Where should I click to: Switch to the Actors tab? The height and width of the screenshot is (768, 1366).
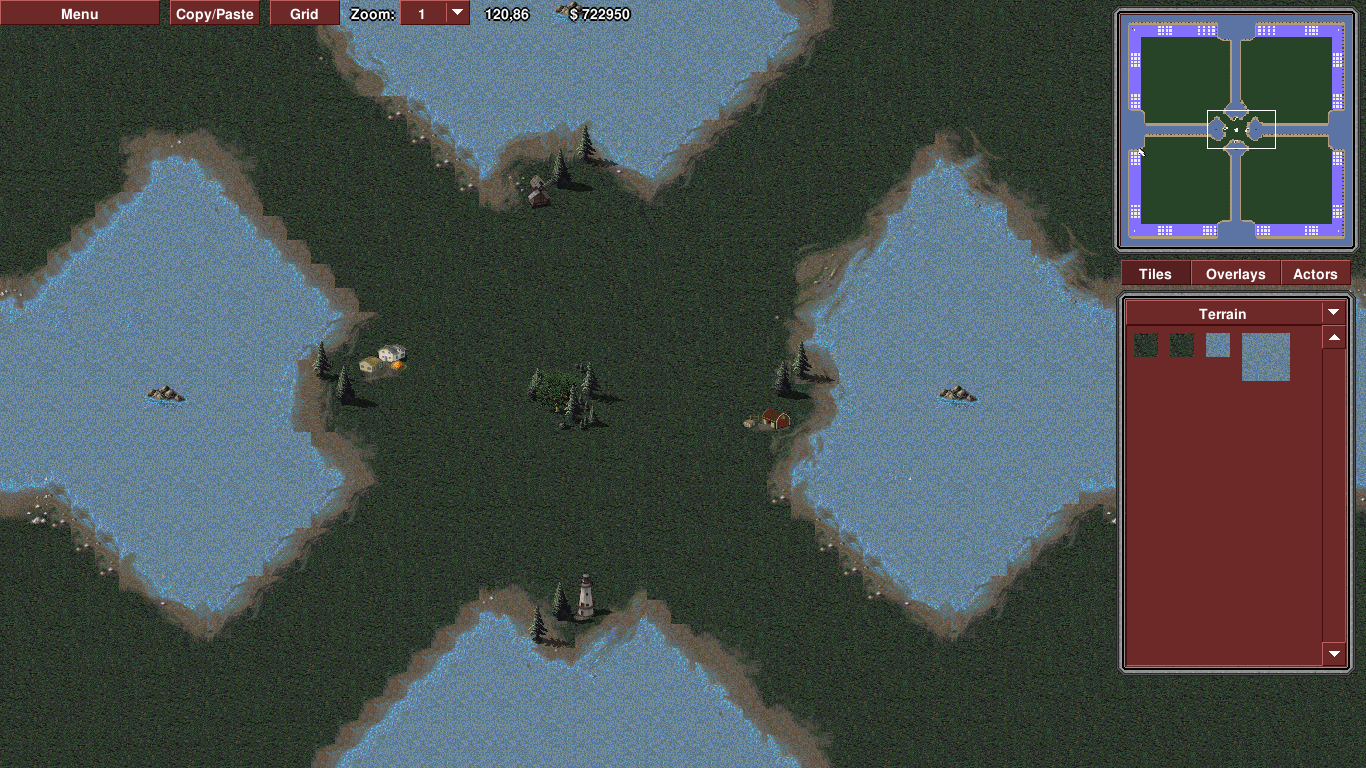(x=1315, y=274)
